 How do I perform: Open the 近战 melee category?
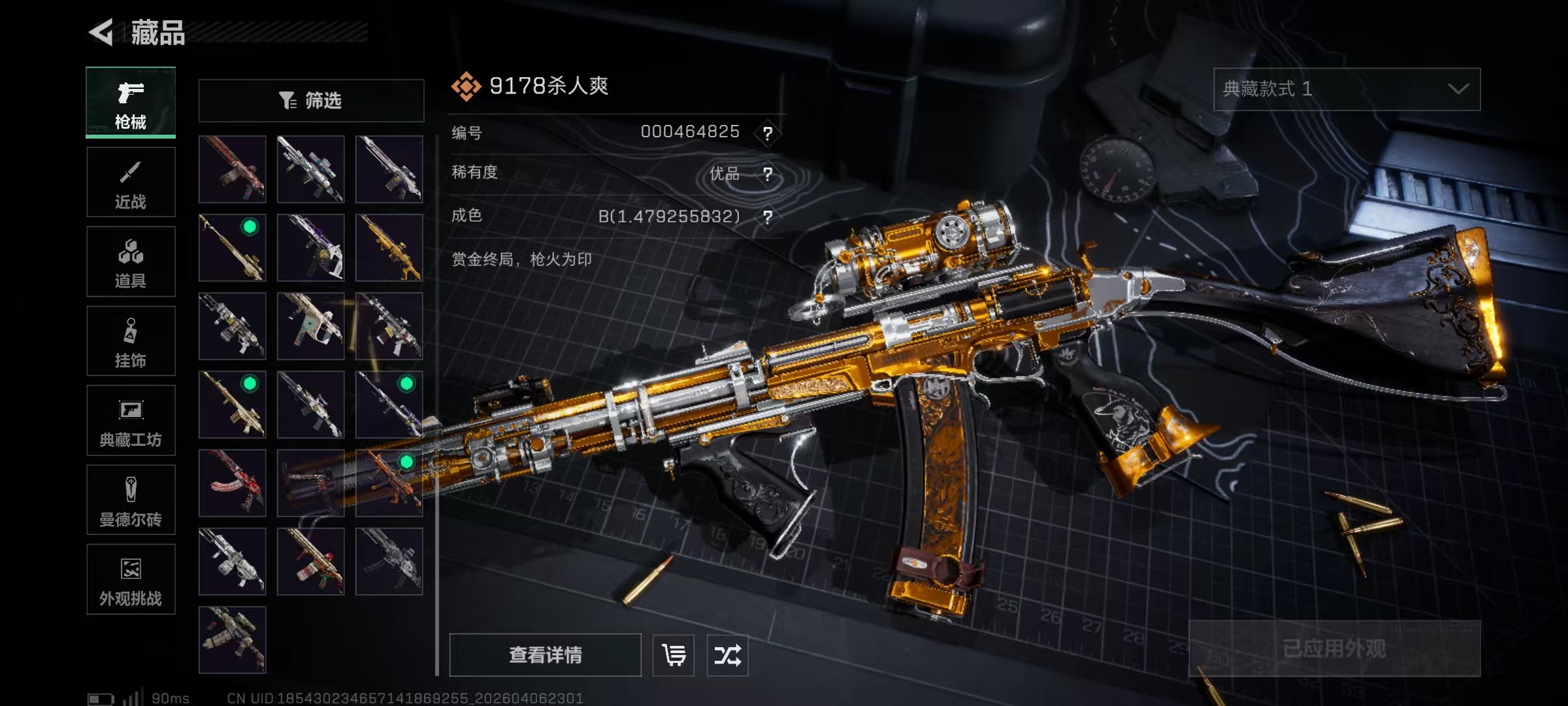pyautogui.click(x=131, y=182)
